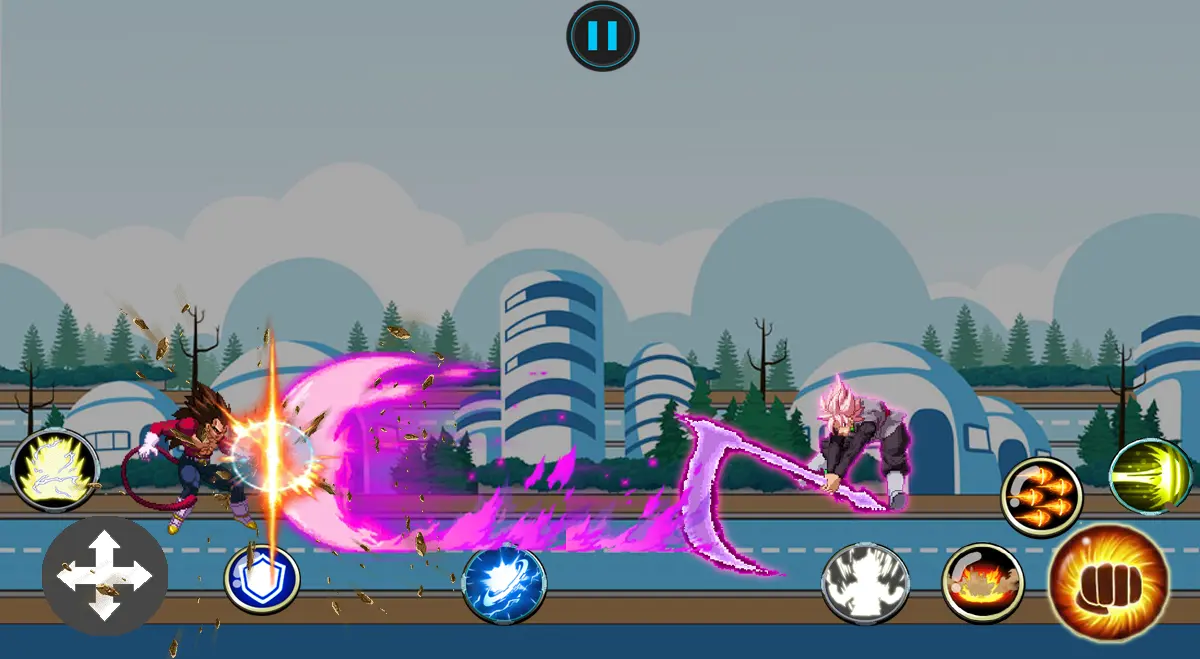Click the four-arrow movement pad
Viewport: 1200px width, 659px height.
(105, 576)
